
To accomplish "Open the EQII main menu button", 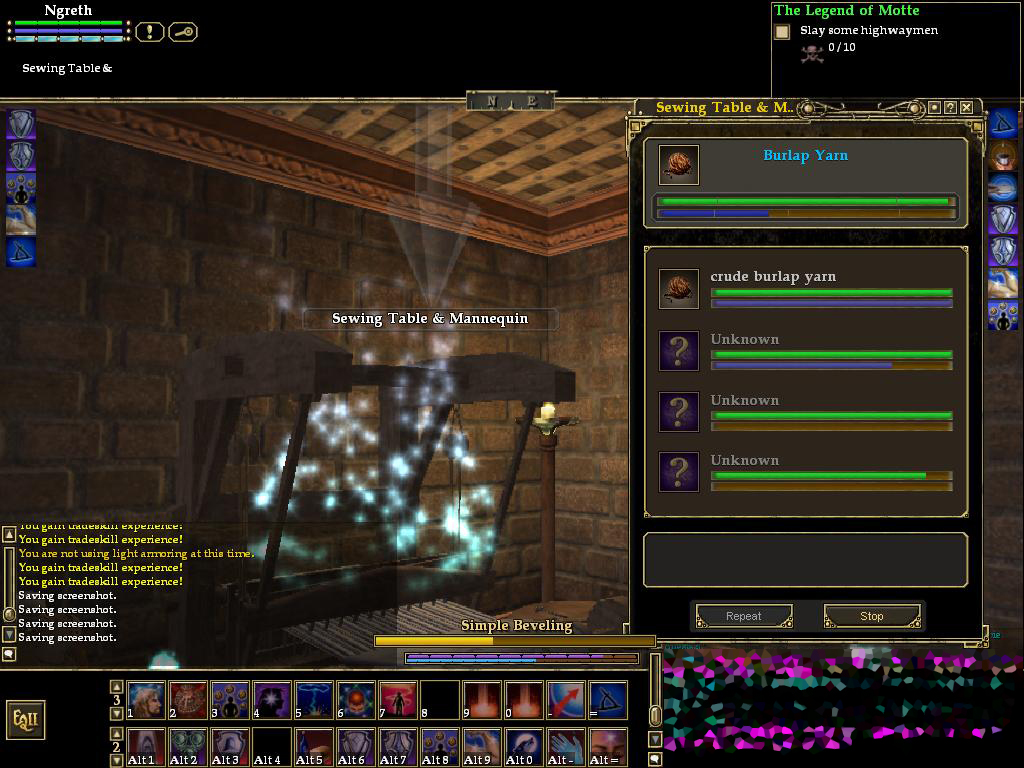I will [25, 719].
